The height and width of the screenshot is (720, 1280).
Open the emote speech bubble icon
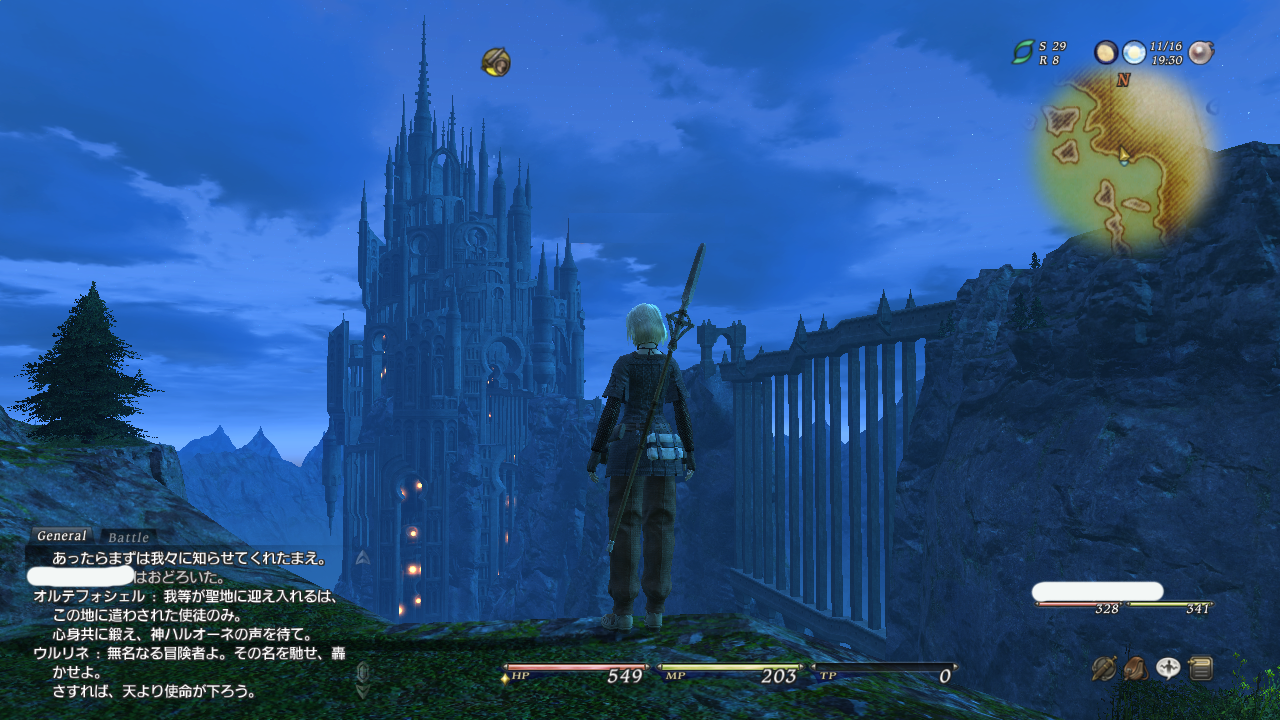pos(1168,668)
